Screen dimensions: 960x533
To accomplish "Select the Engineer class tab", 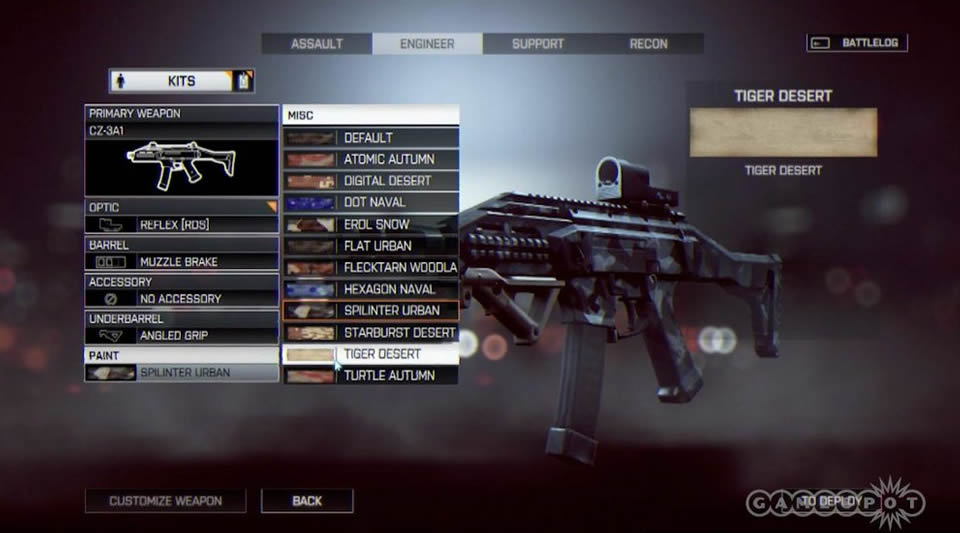I will coord(427,44).
